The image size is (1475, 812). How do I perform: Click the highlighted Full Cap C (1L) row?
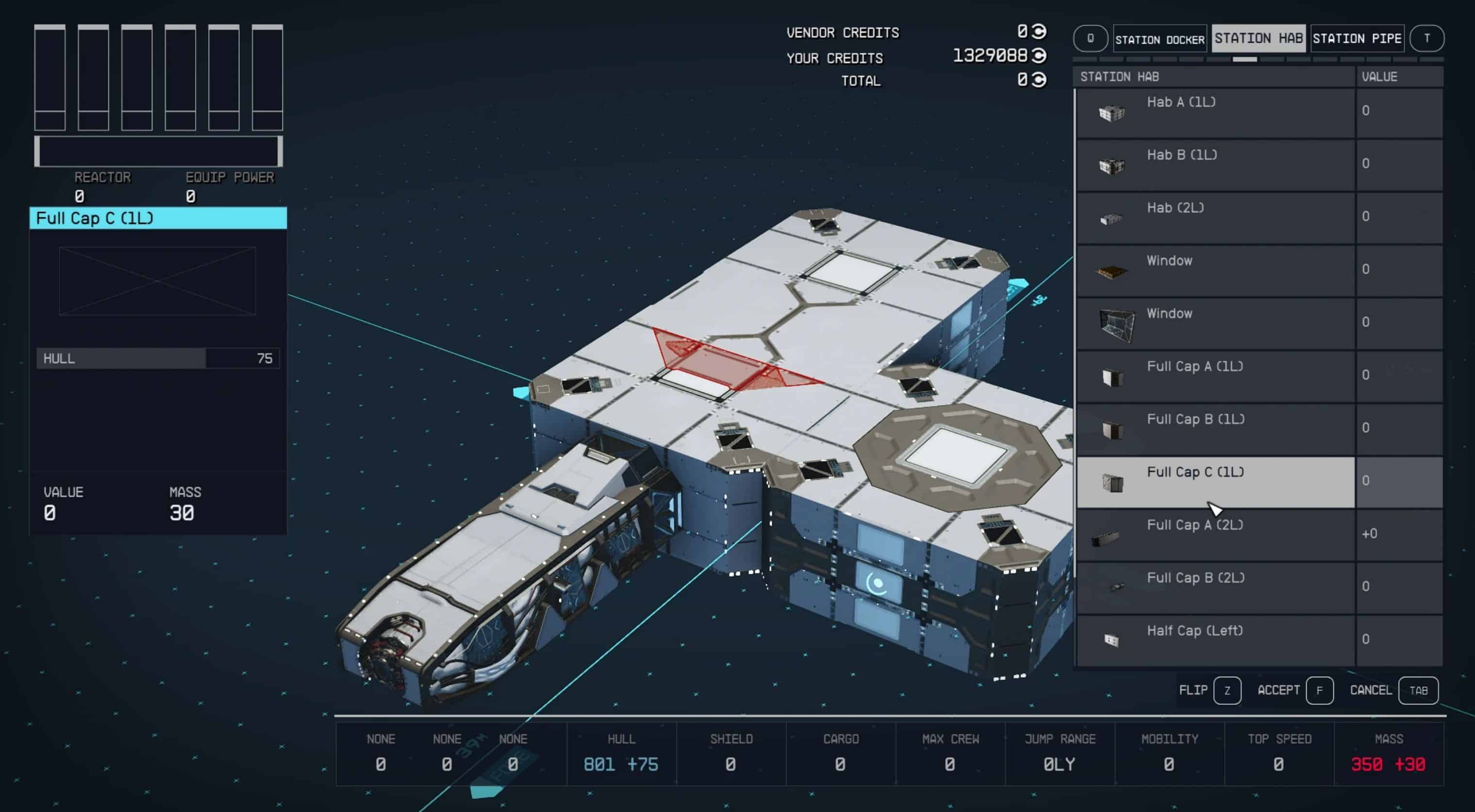click(x=1215, y=482)
